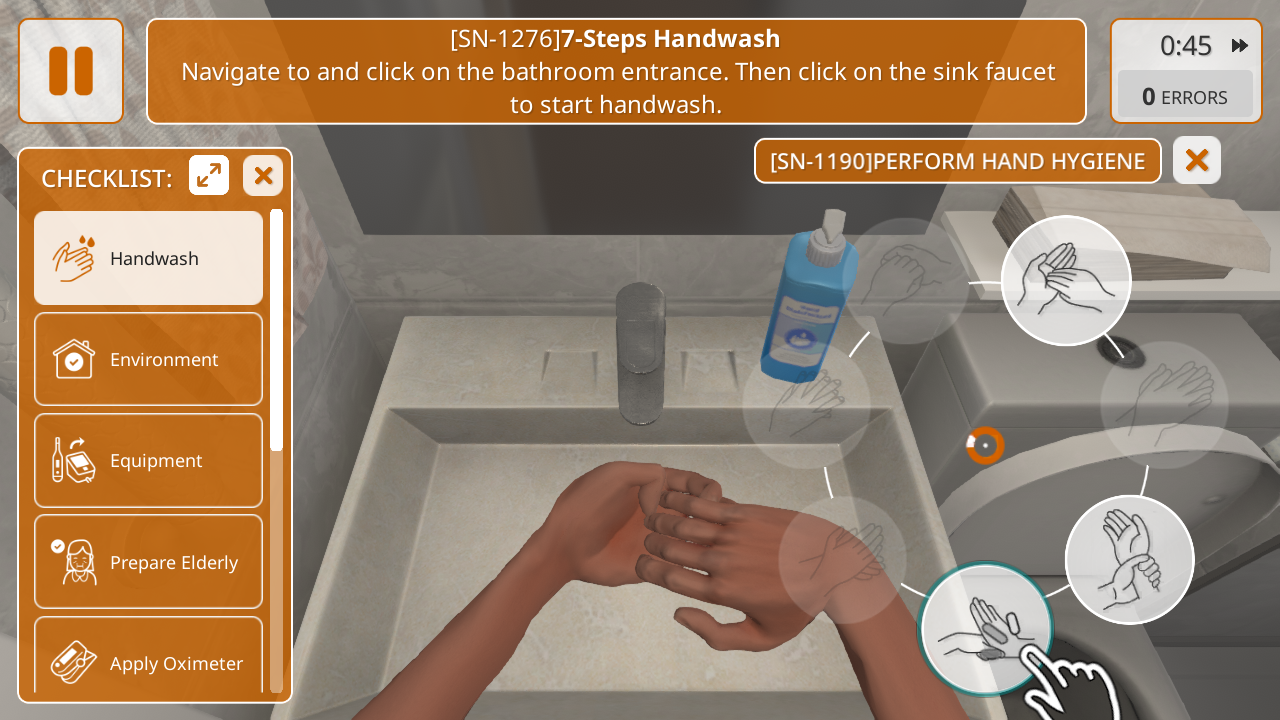The height and width of the screenshot is (720, 1280).
Task: Open the Environment checklist item
Action: pos(148,359)
